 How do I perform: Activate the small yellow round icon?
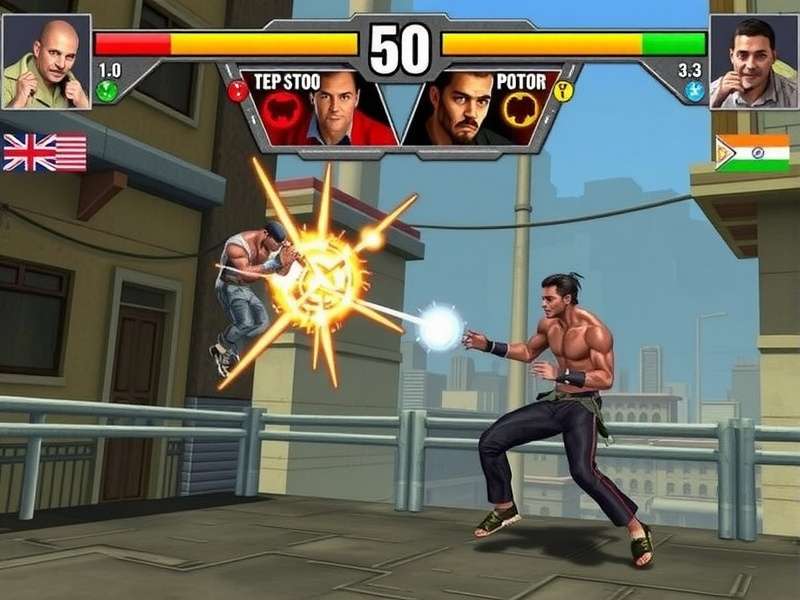coord(563,92)
